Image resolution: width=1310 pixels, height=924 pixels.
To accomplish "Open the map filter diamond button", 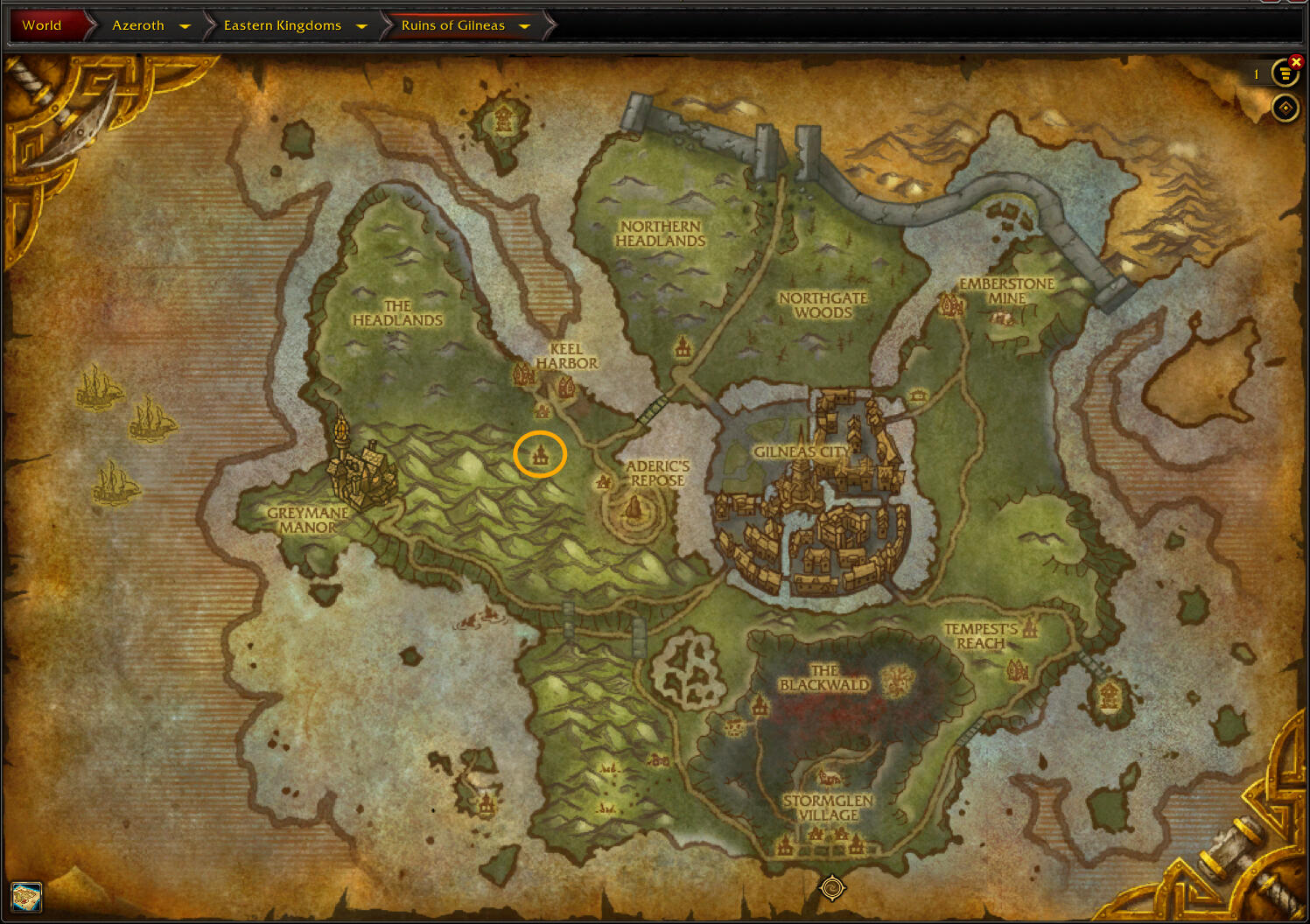I will (x=1285, y=108).
